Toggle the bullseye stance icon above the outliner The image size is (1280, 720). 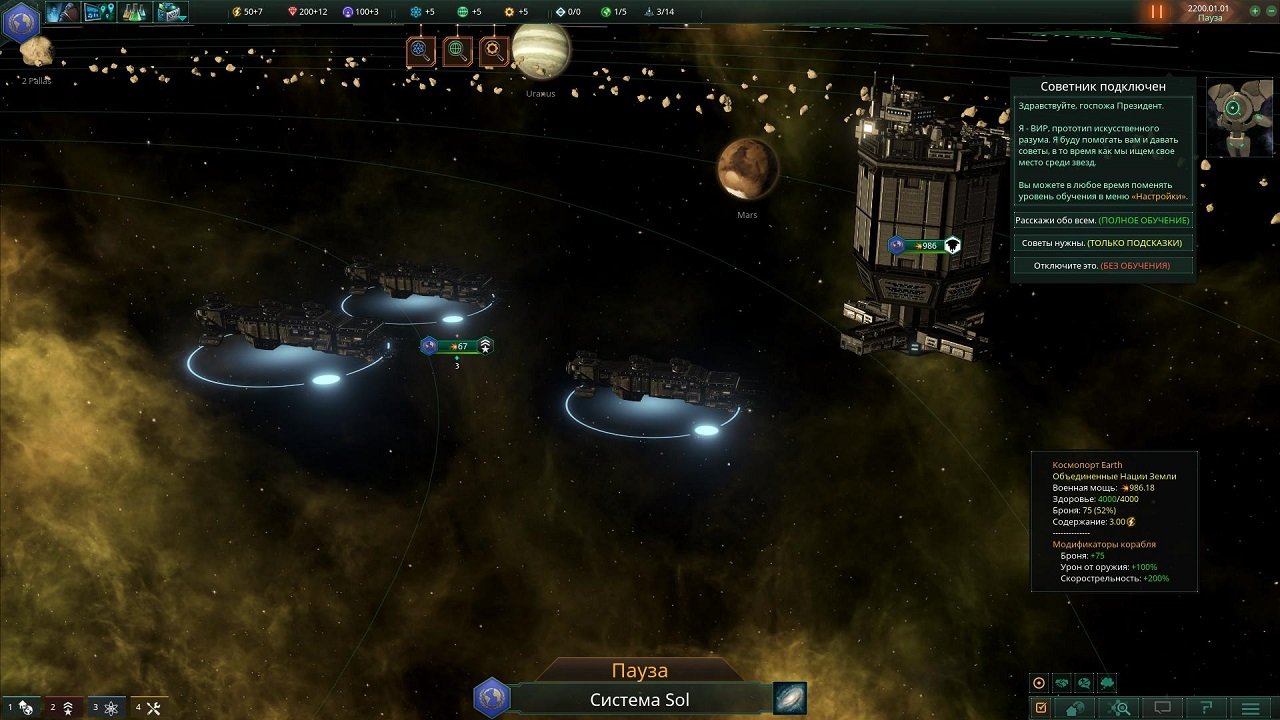(1039, 683)
